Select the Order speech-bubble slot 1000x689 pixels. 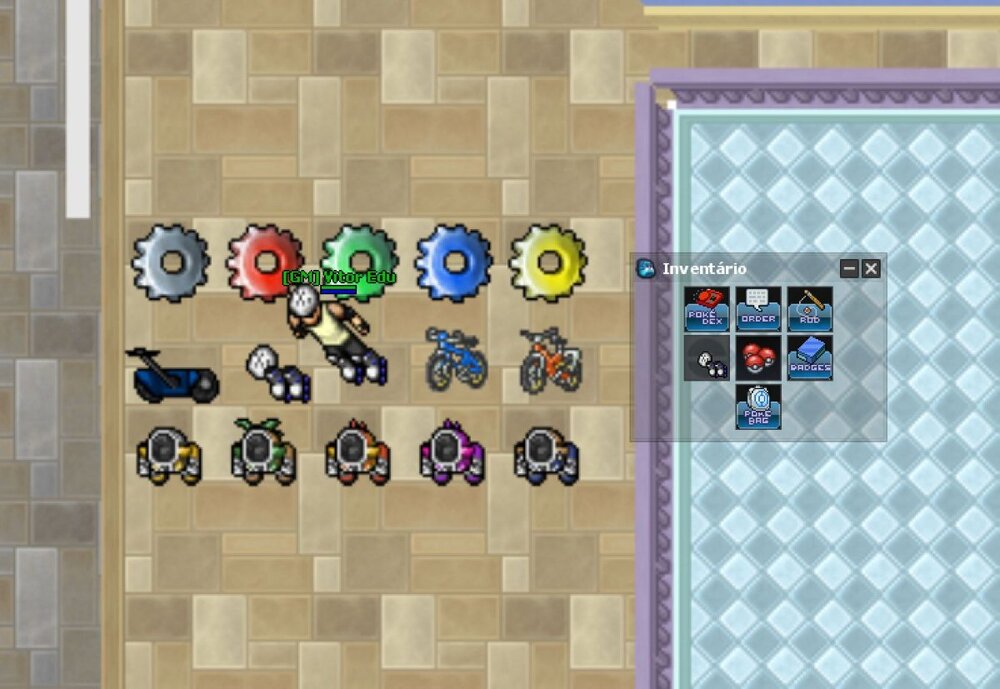pyautogui.click(x=758, y=309)
